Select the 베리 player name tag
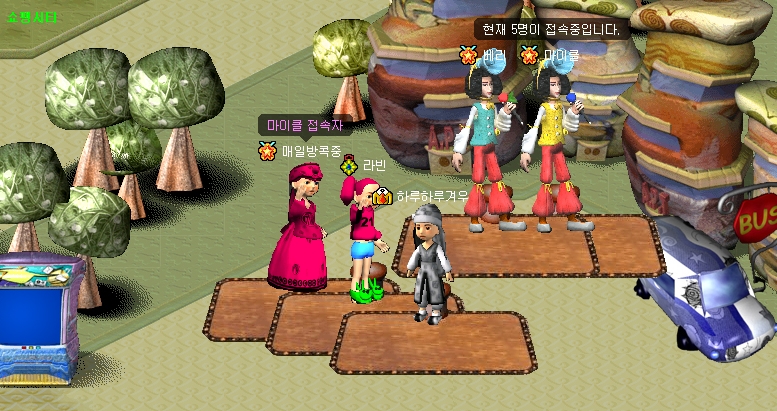The height and width of the screenshot is (411, 777). pos(494,55)
